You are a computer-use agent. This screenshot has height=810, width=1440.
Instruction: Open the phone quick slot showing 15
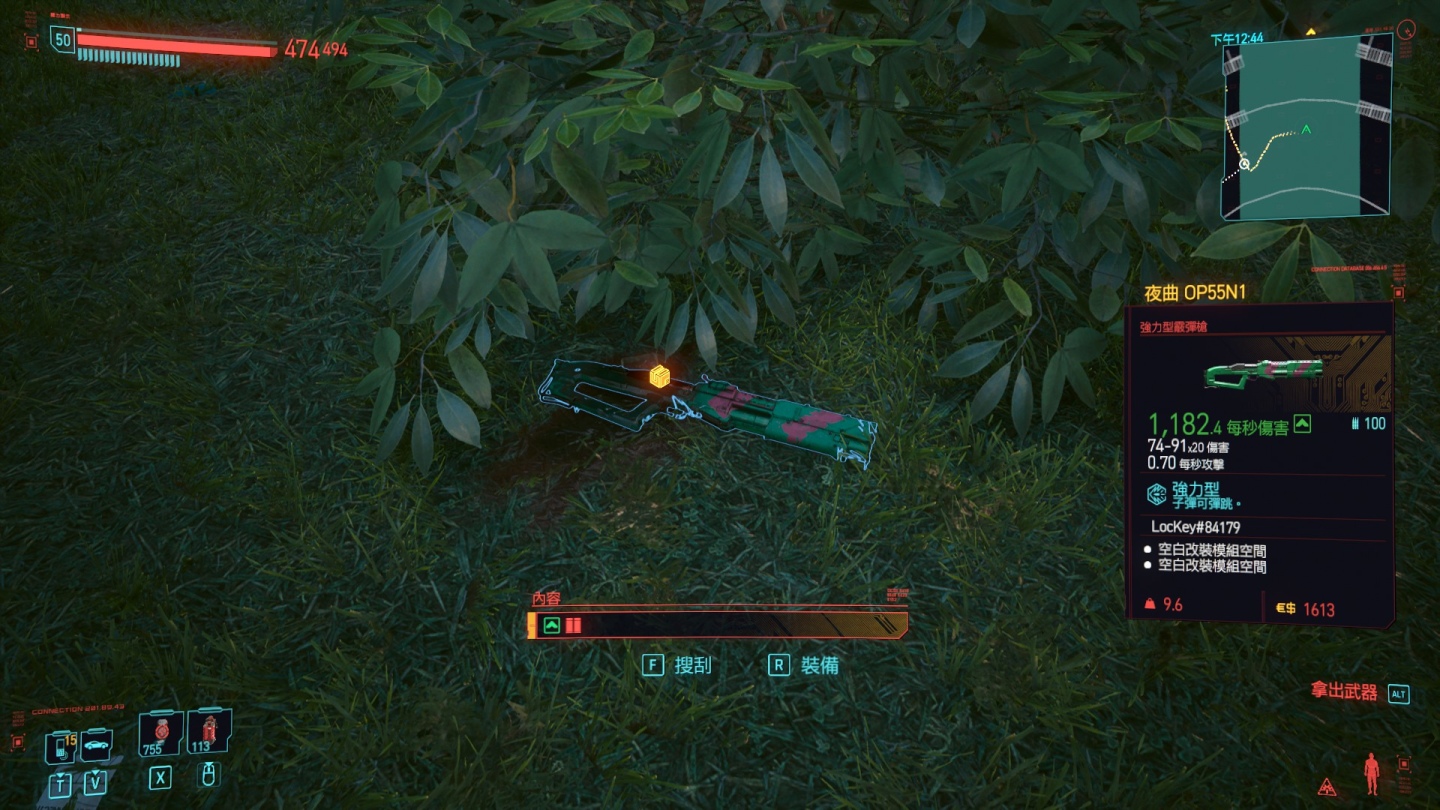[60, 745]
